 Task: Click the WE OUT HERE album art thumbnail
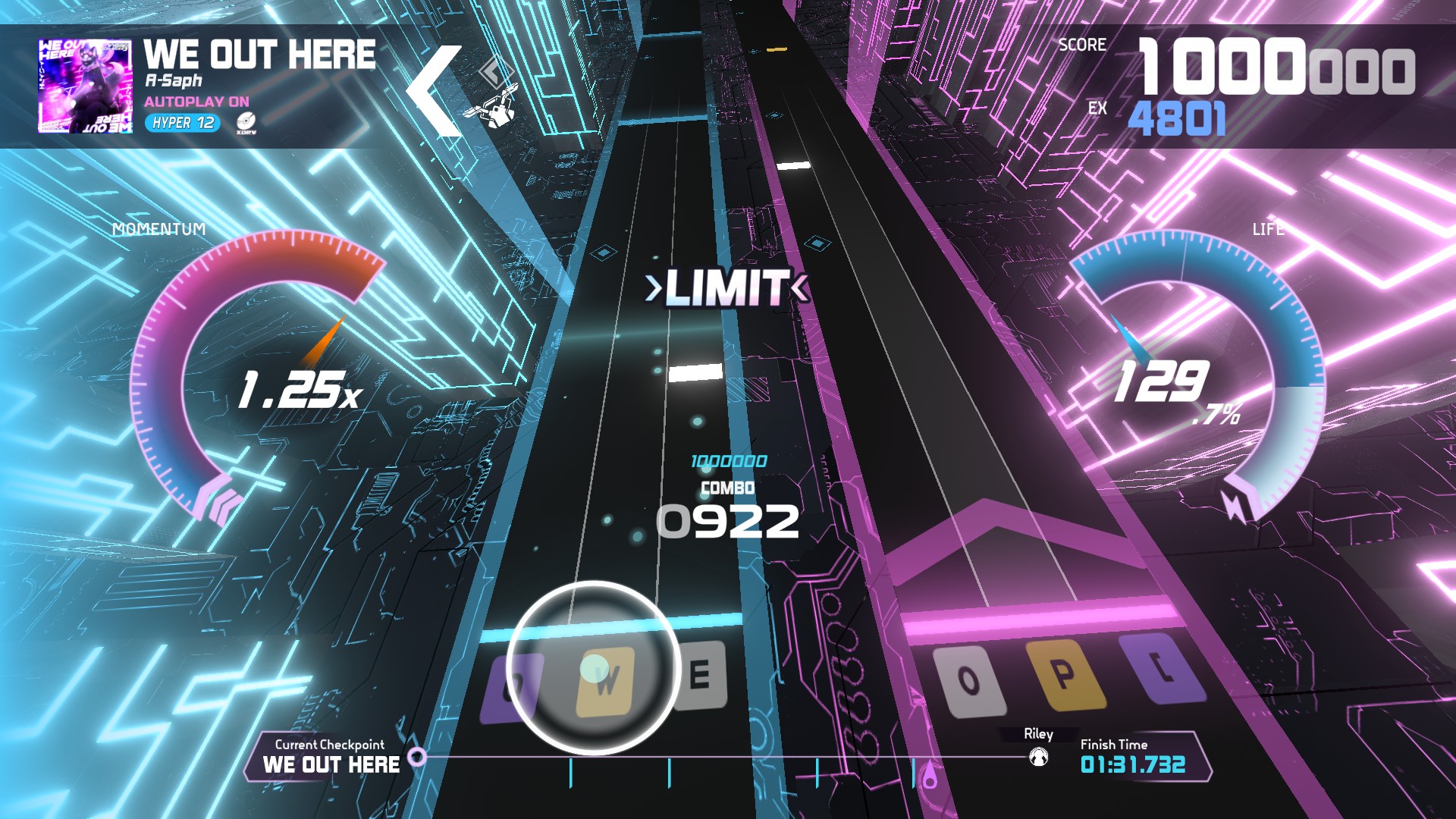coord(85,86)
